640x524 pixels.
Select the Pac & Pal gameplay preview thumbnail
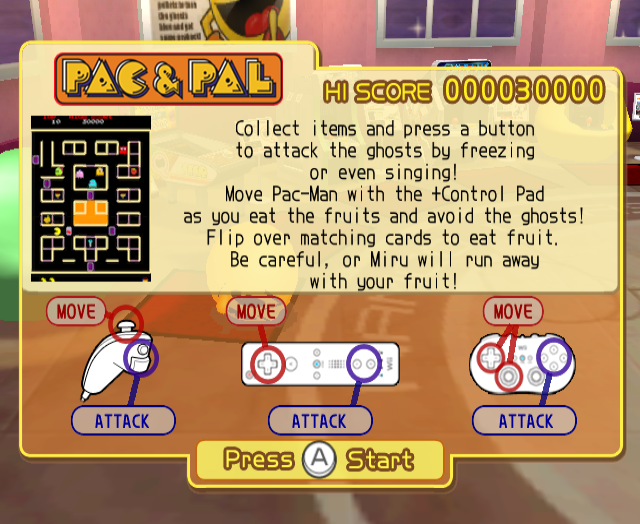[x=91, y=198]
